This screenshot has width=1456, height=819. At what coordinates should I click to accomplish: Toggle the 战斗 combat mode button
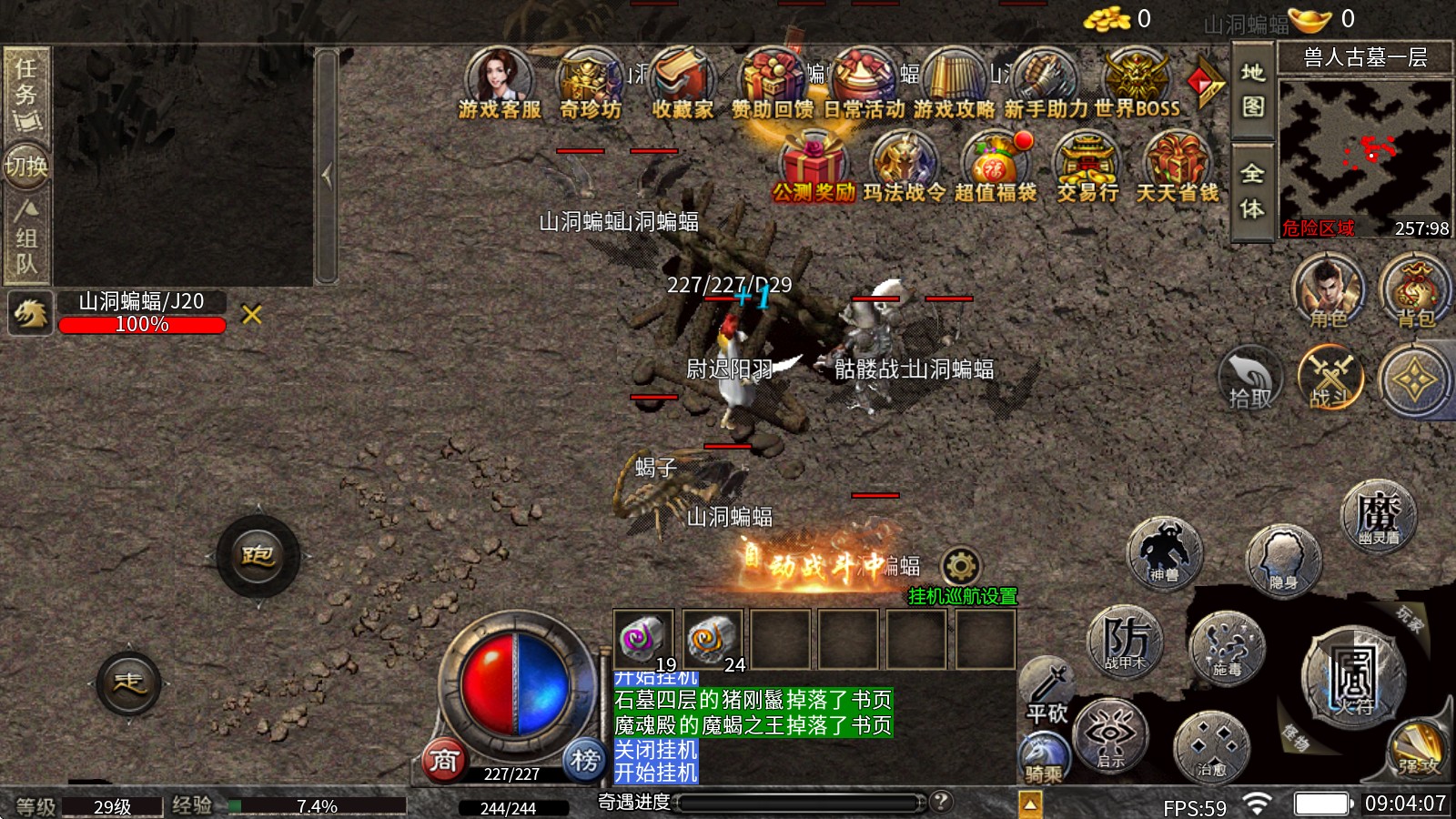tap(1330, 378)
